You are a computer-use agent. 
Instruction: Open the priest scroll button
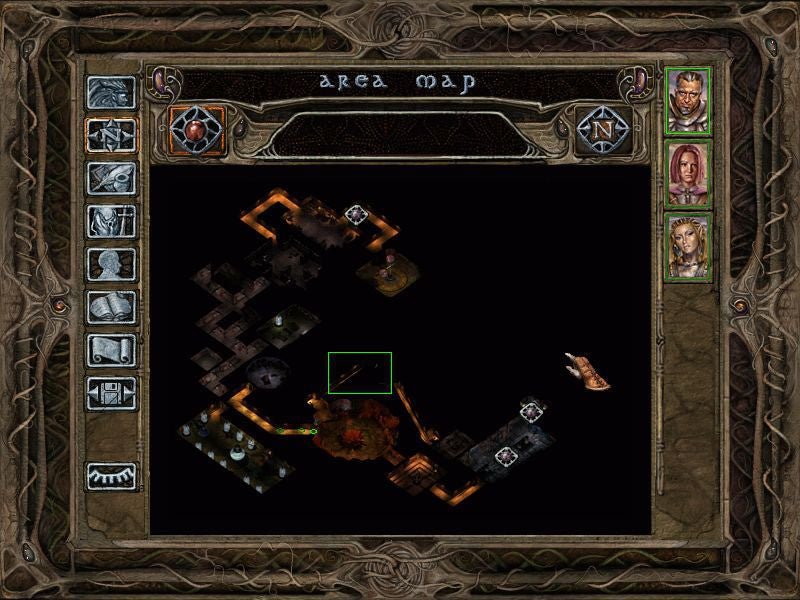pyautogui.click(x=111, y=350)
